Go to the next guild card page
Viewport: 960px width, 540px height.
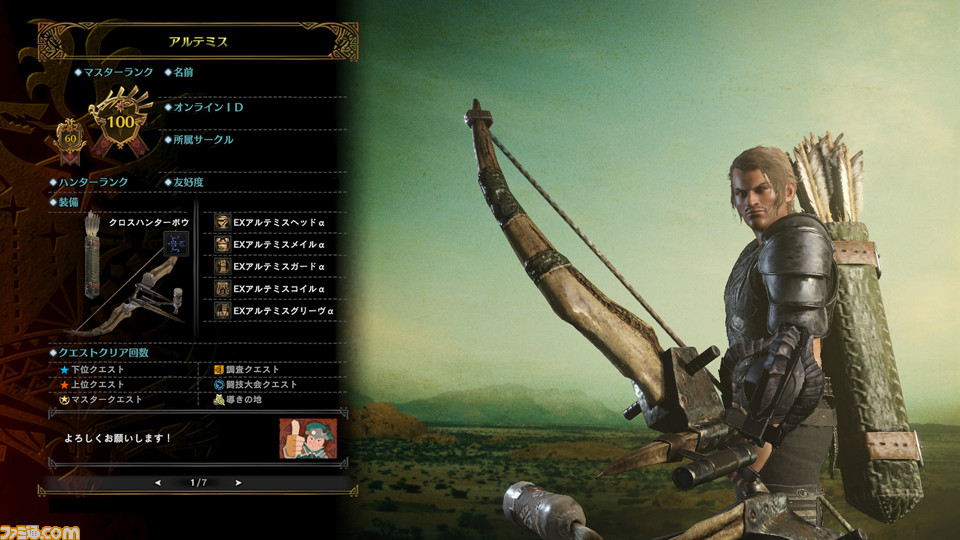(238, 482)
